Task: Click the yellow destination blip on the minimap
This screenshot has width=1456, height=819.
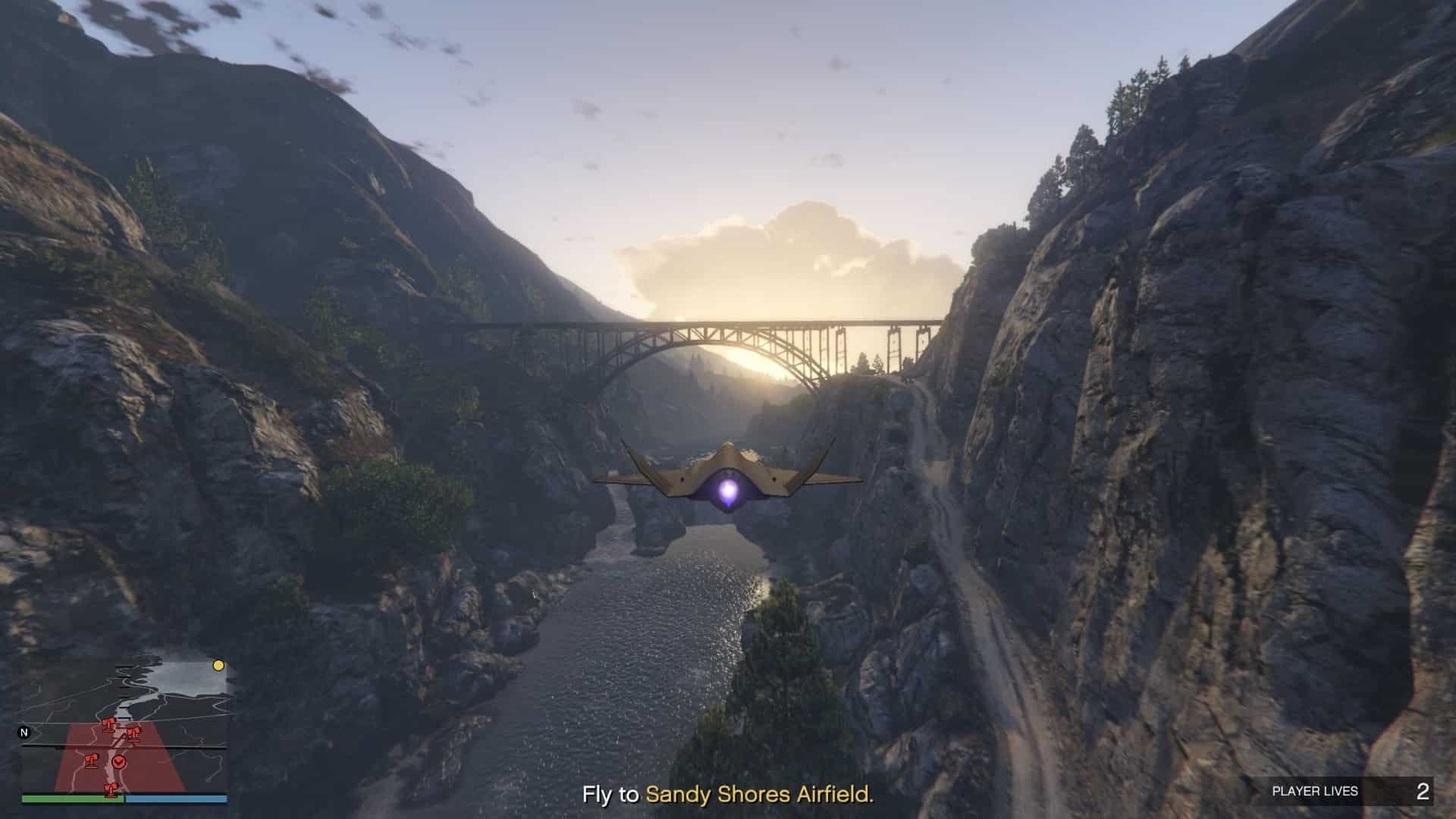Action: pyautogui.click(x=218, y=666)
